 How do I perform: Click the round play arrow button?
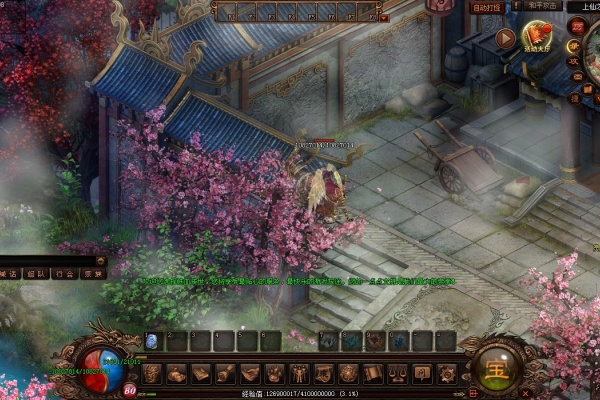pyautogui.click(x=505, y=40)
